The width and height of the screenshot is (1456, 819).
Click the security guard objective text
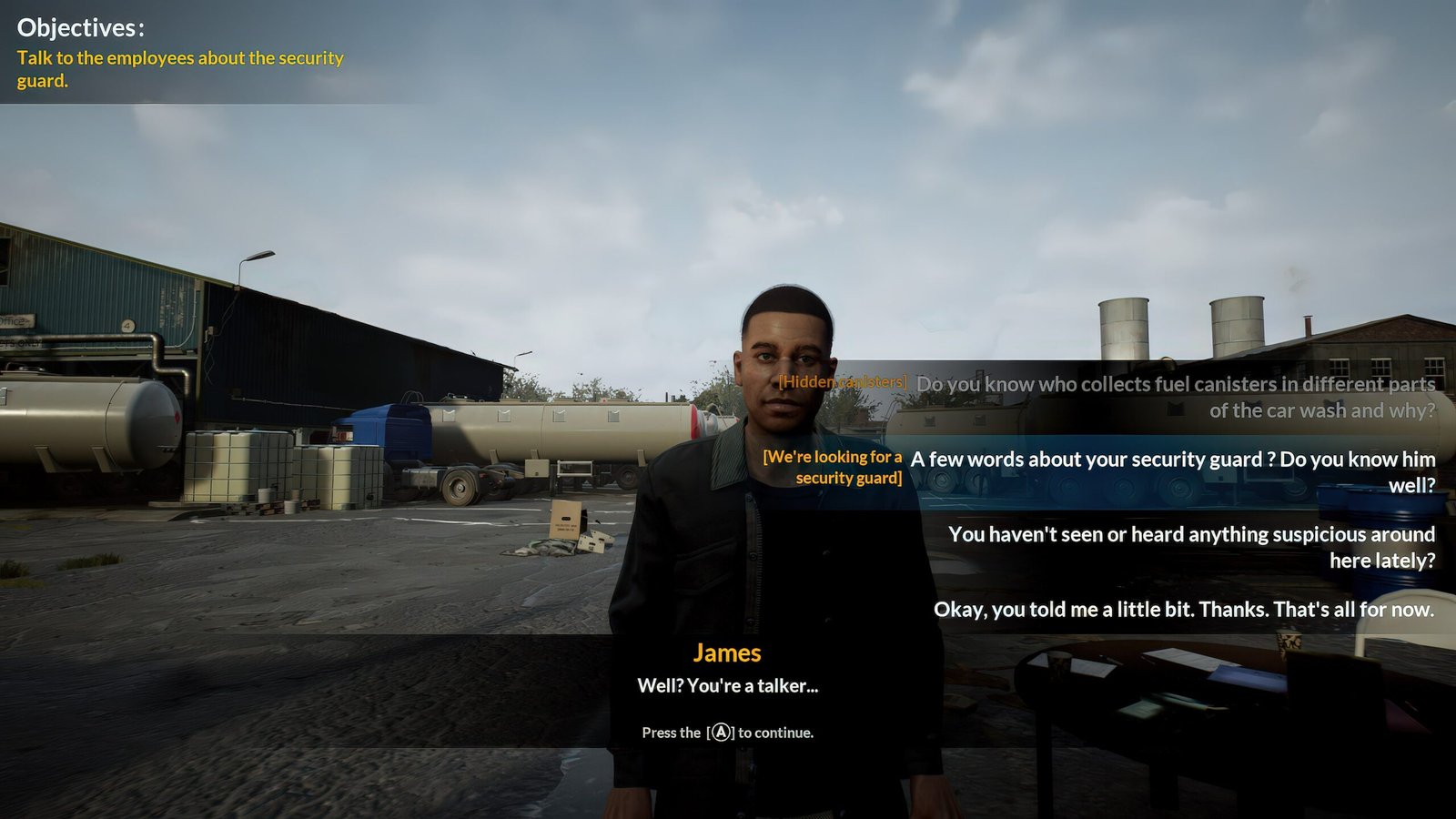pos(180,69)
